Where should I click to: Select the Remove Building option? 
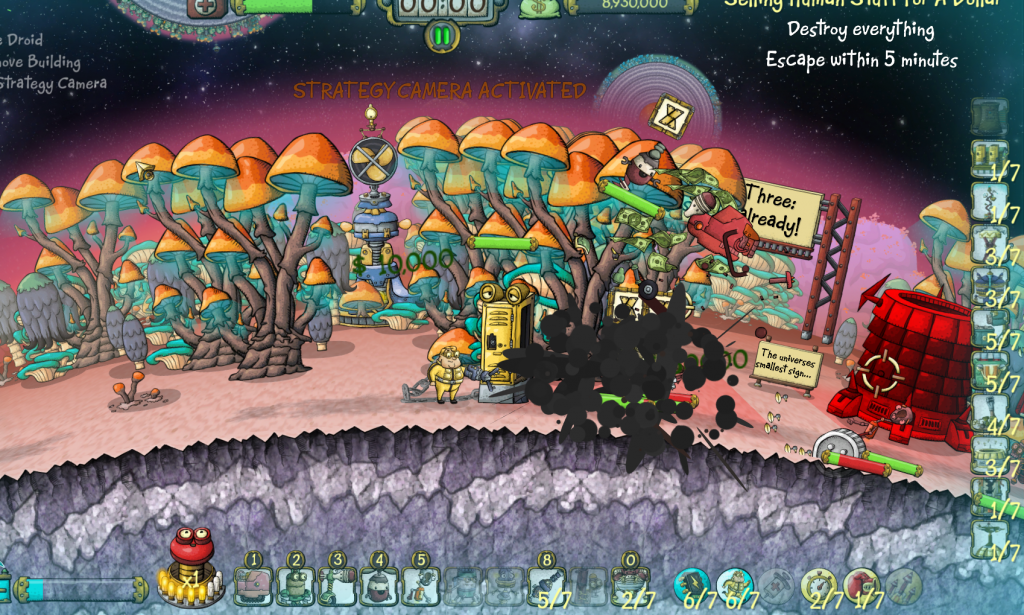pos(40,62)
